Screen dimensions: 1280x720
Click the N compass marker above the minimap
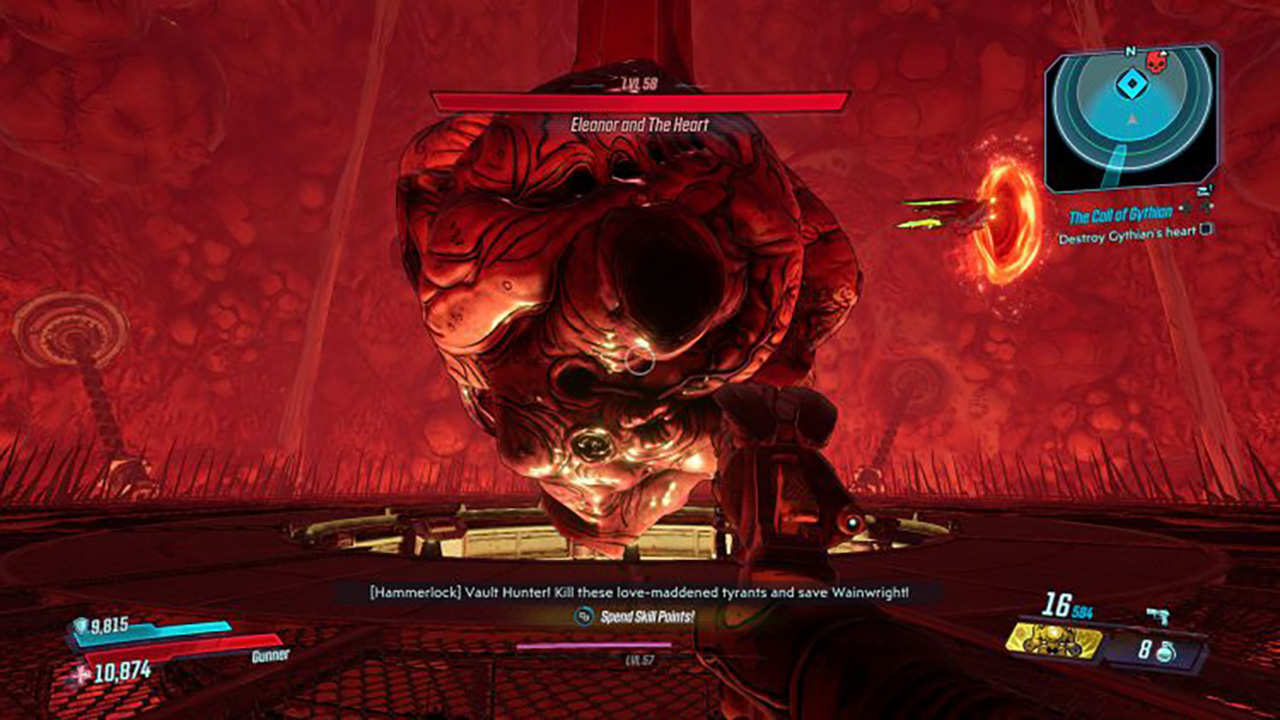click(1130, 50)
